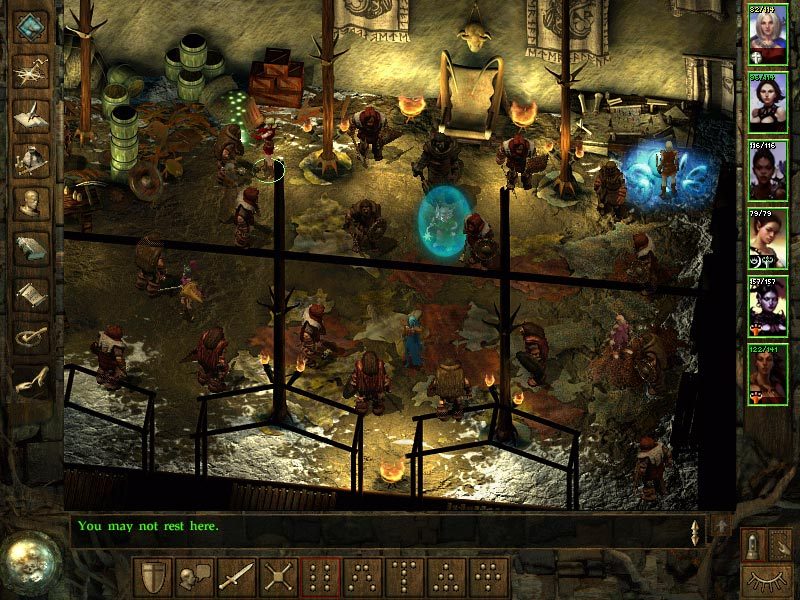Expand the message log with arrow button
Screen dimensions: 800x600
click(719, 525)
